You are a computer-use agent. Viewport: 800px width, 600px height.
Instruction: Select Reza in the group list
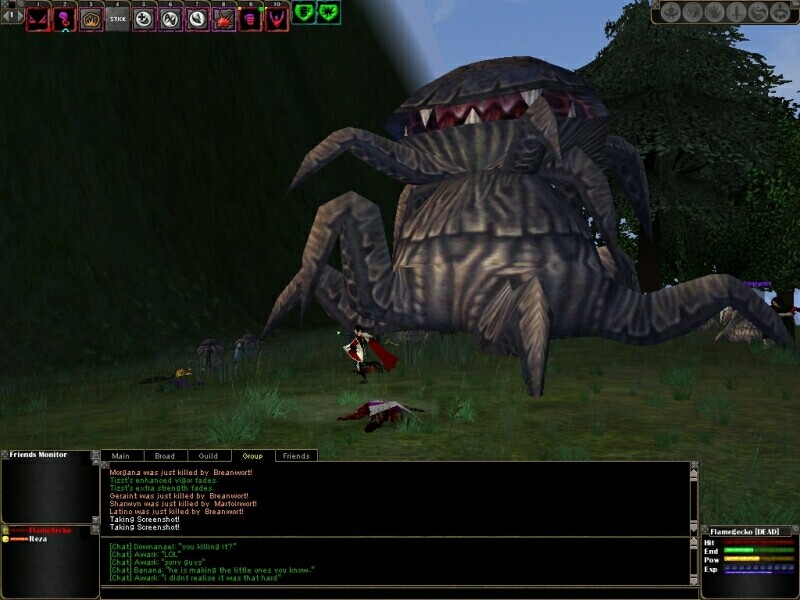pos(39,538)
